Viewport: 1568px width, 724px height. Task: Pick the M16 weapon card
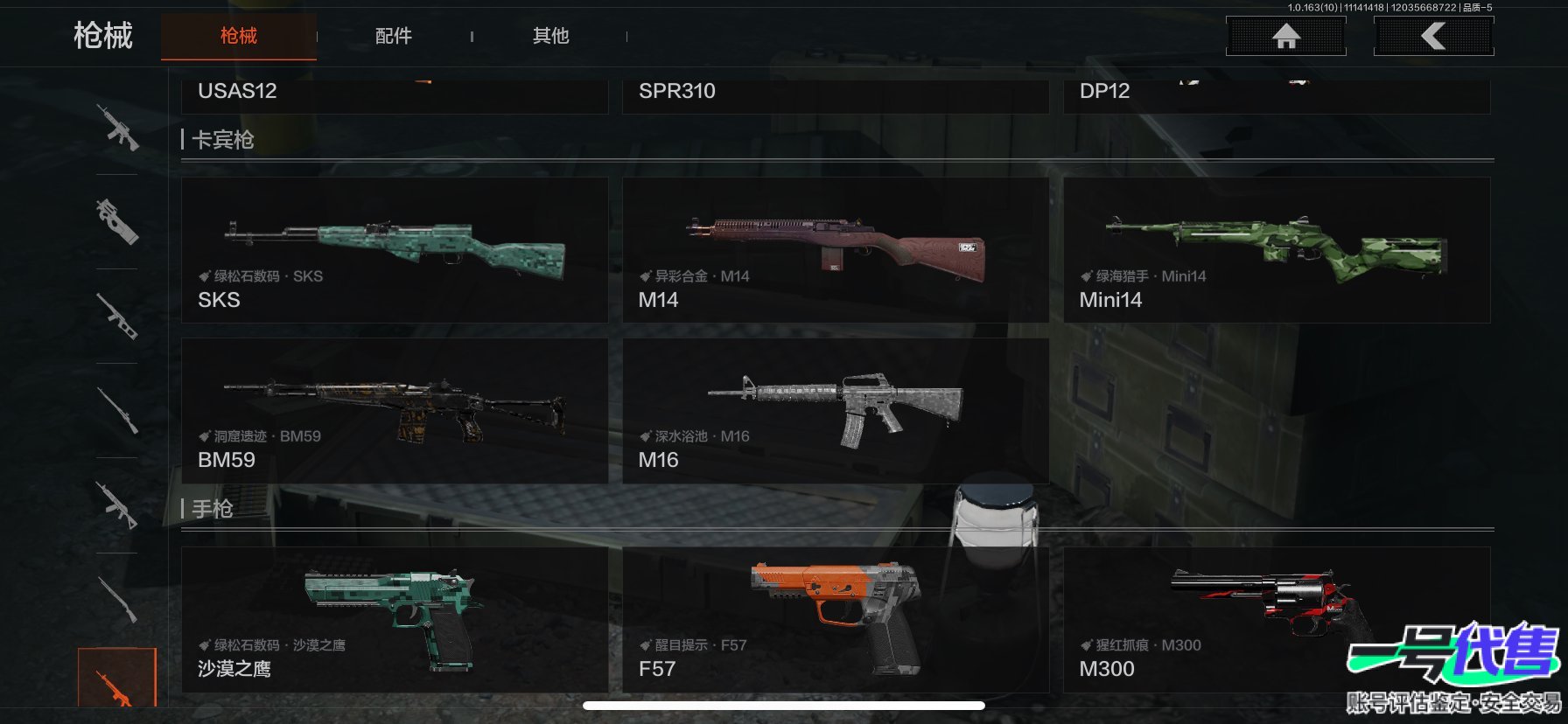pos(835,411)
